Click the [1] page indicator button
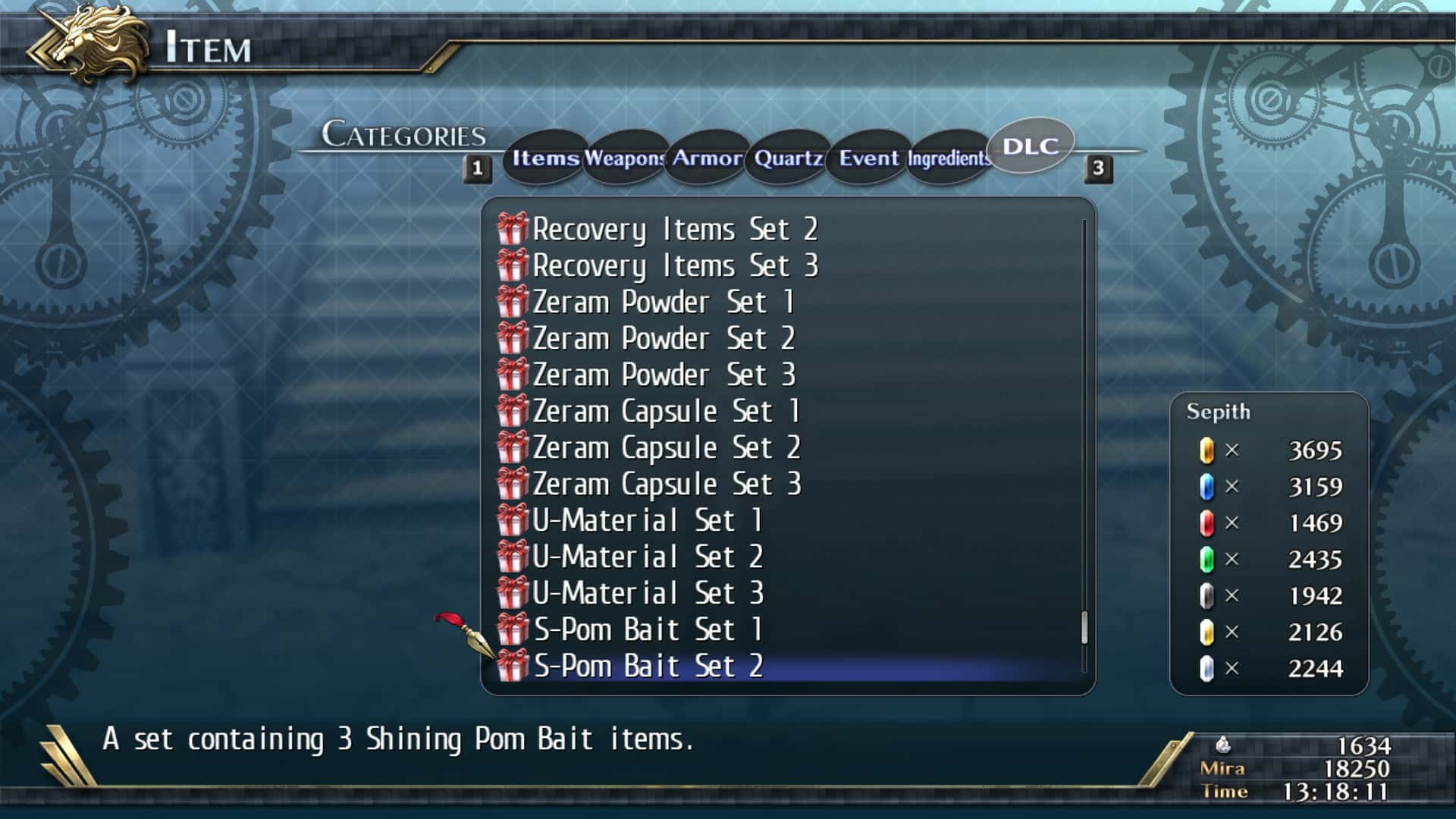 pos(476,168)
